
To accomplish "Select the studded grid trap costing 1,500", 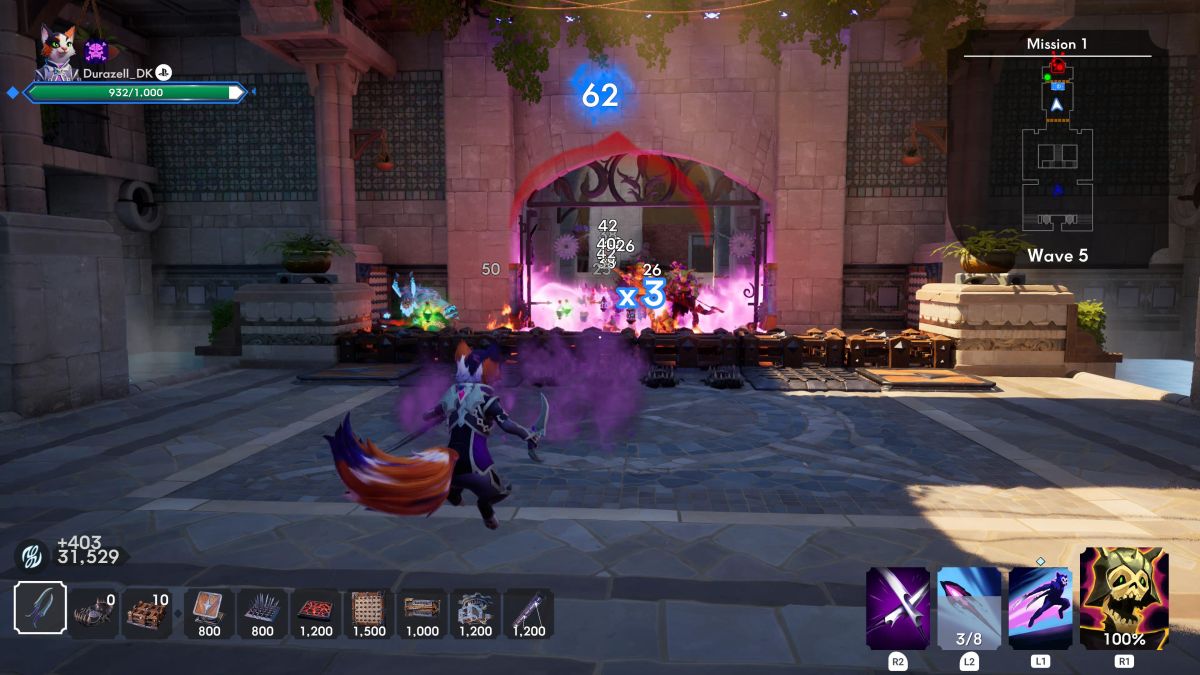I will click(x=369, y=612).
